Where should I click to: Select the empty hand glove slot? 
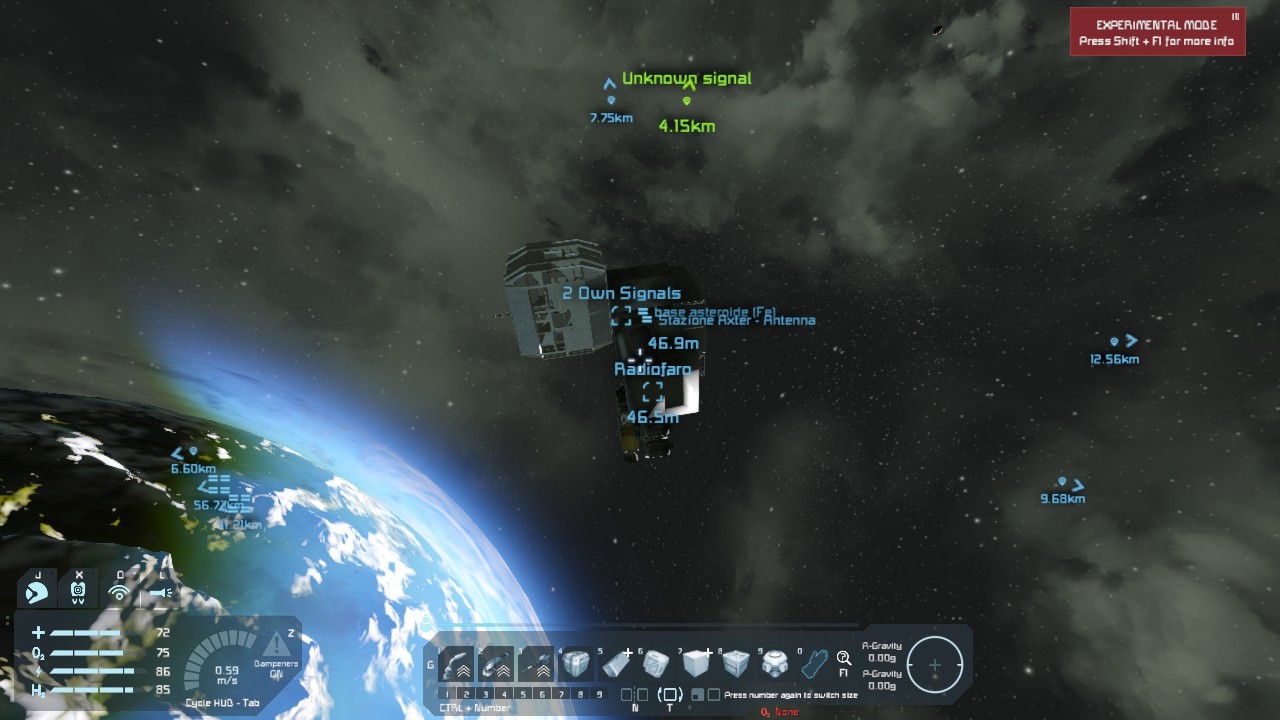[815, 663]
